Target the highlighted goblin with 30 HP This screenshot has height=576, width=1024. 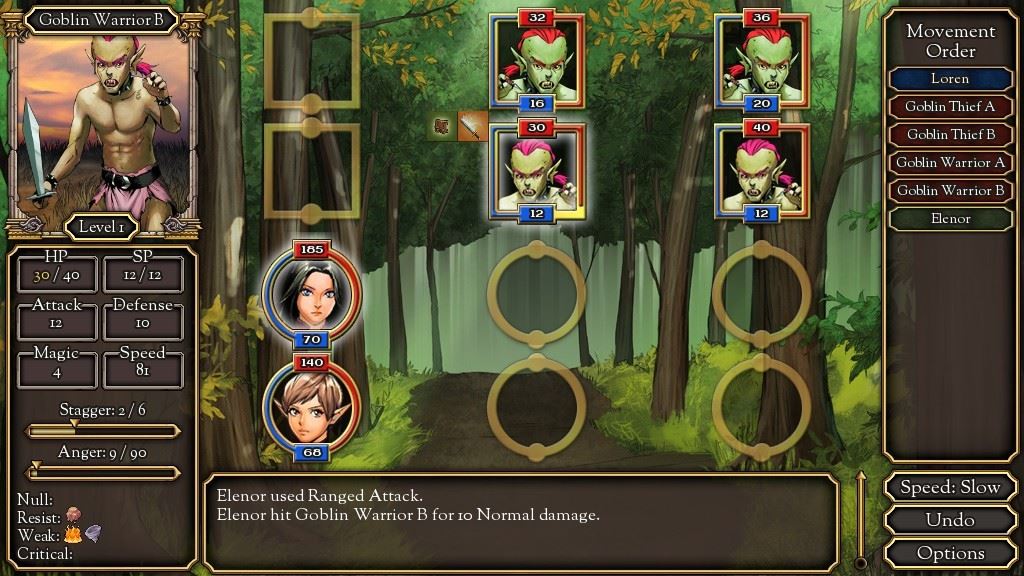(537, 172)
